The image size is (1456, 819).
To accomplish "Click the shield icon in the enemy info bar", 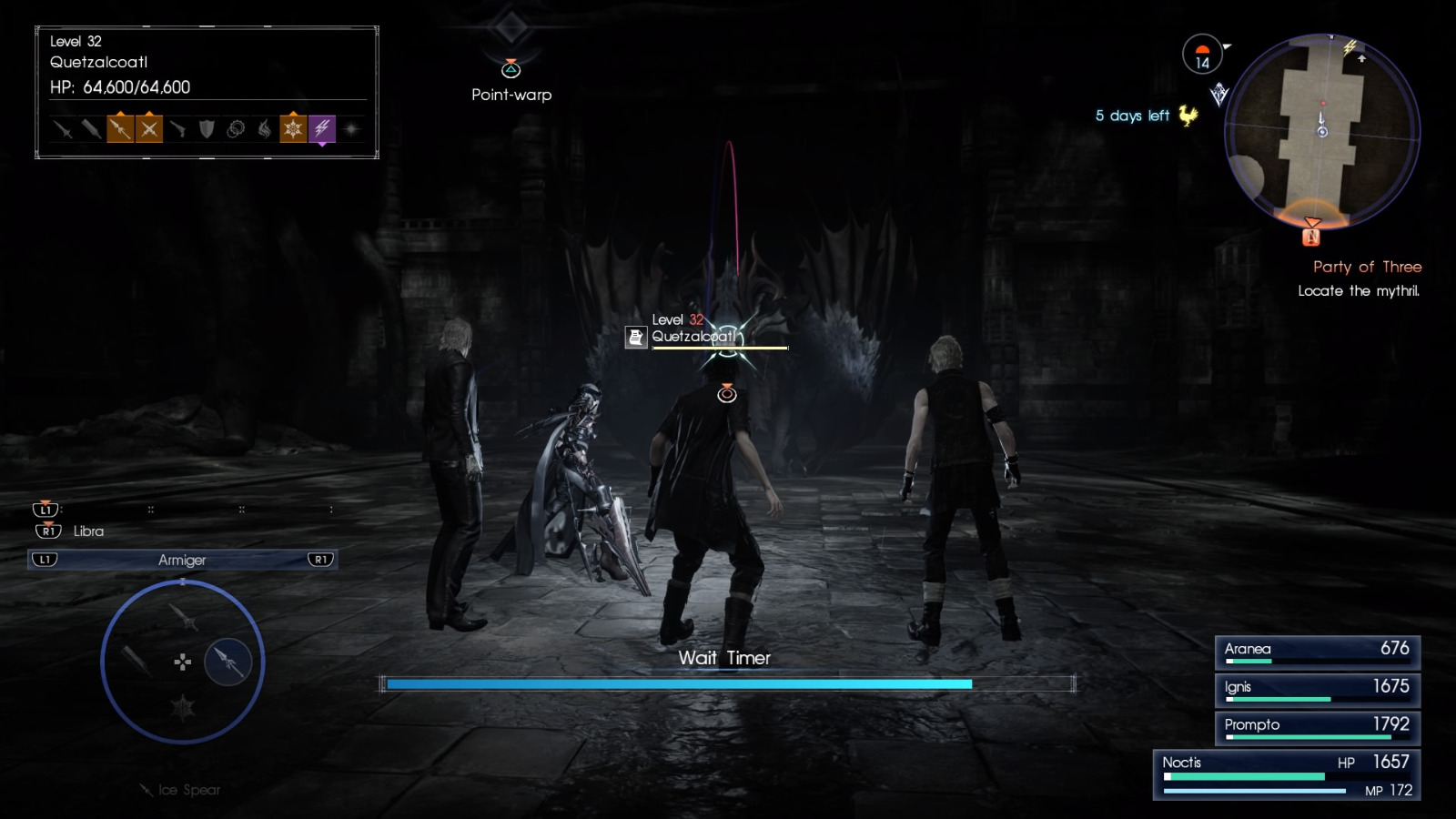I will click(x=208, y=130).
